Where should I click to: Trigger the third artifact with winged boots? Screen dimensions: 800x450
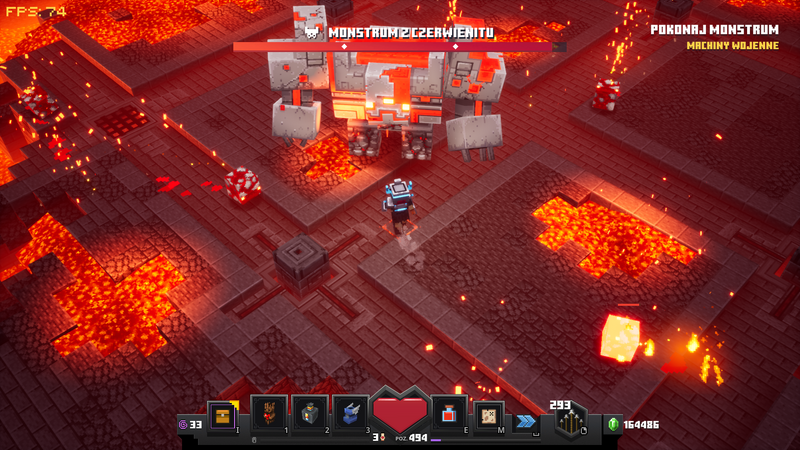tap(351, 413)
